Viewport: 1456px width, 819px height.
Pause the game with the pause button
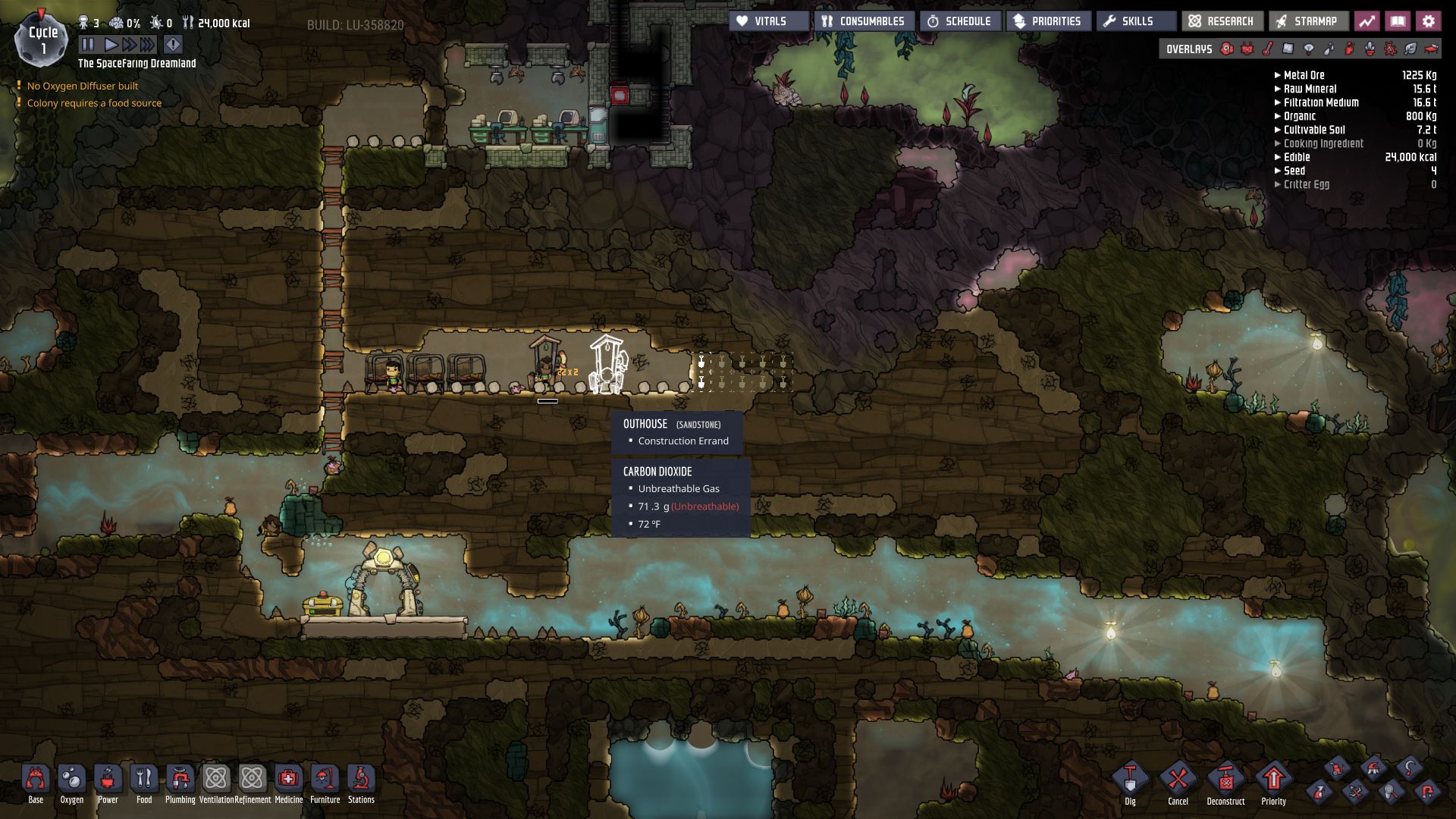(x=88, y=45)
